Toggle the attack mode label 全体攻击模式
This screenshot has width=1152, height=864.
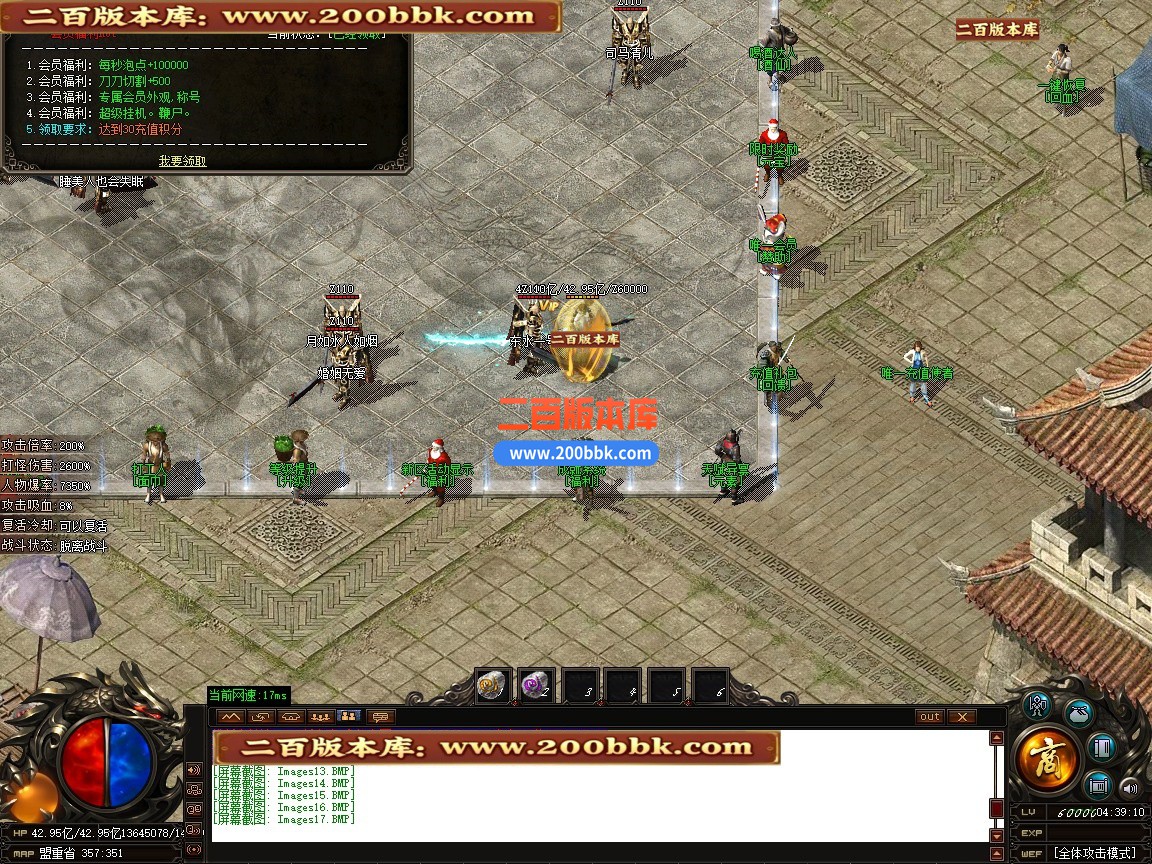(1094, 853)
